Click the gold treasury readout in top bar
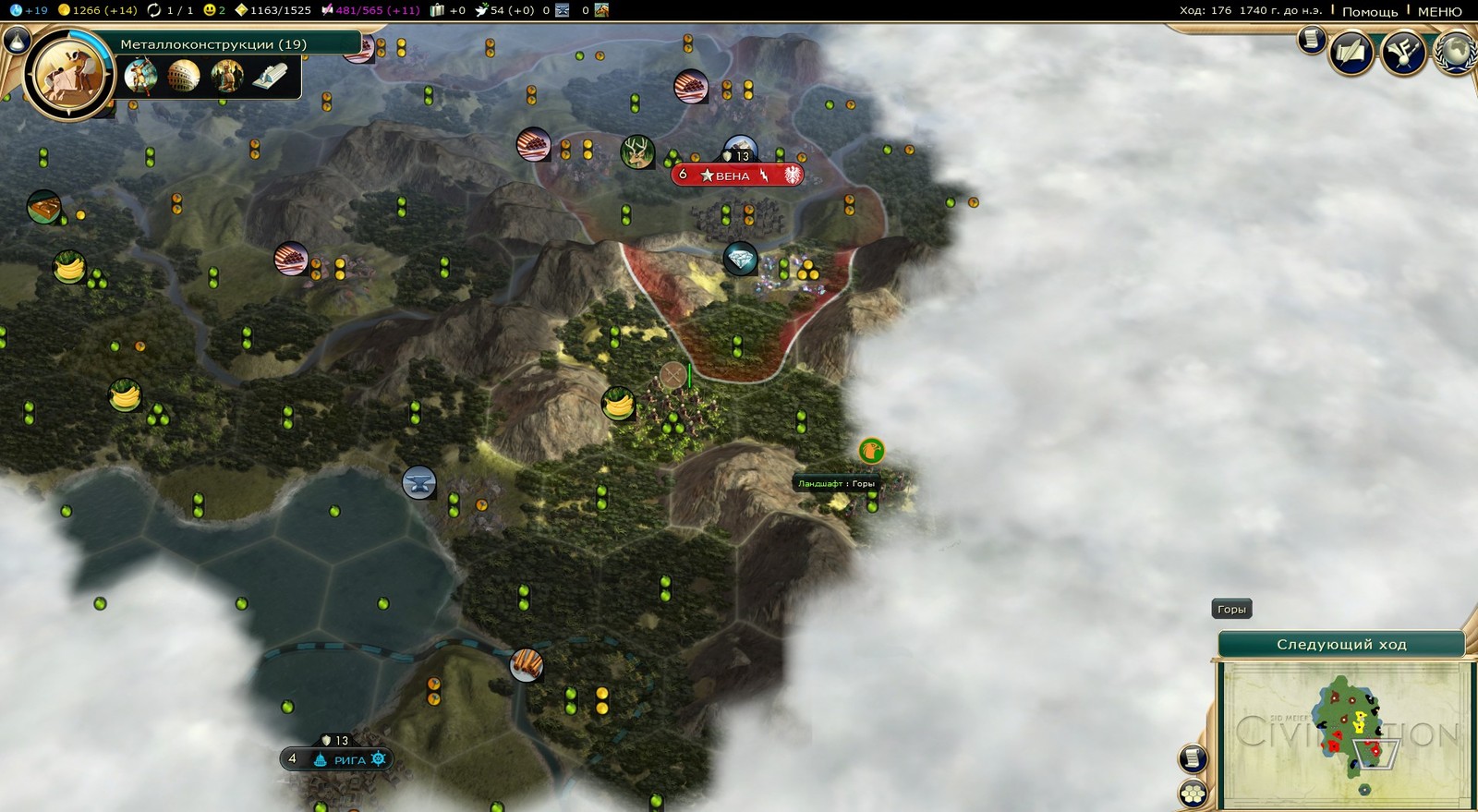 [97, 10]
